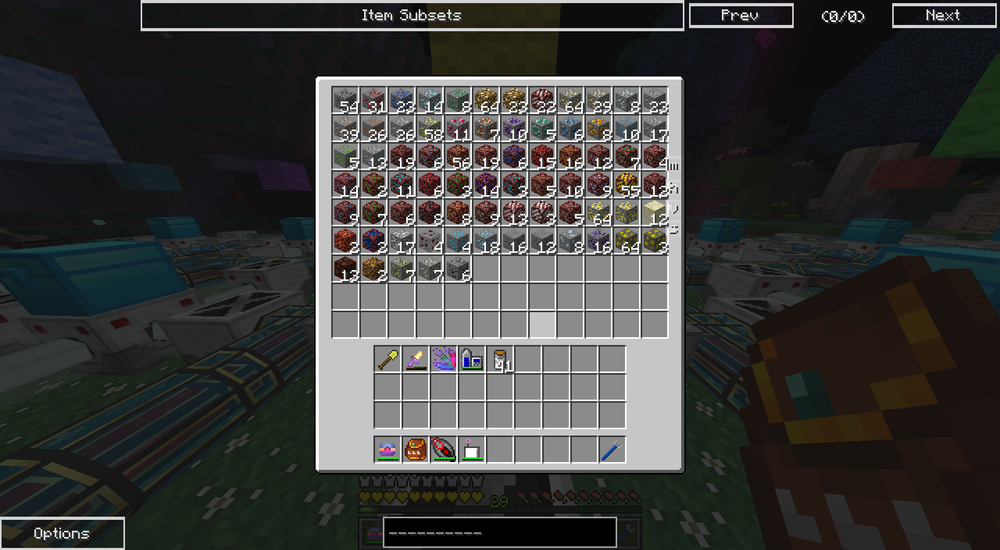
Task: Select the red compass-like hotbar item
Action: 444,450
